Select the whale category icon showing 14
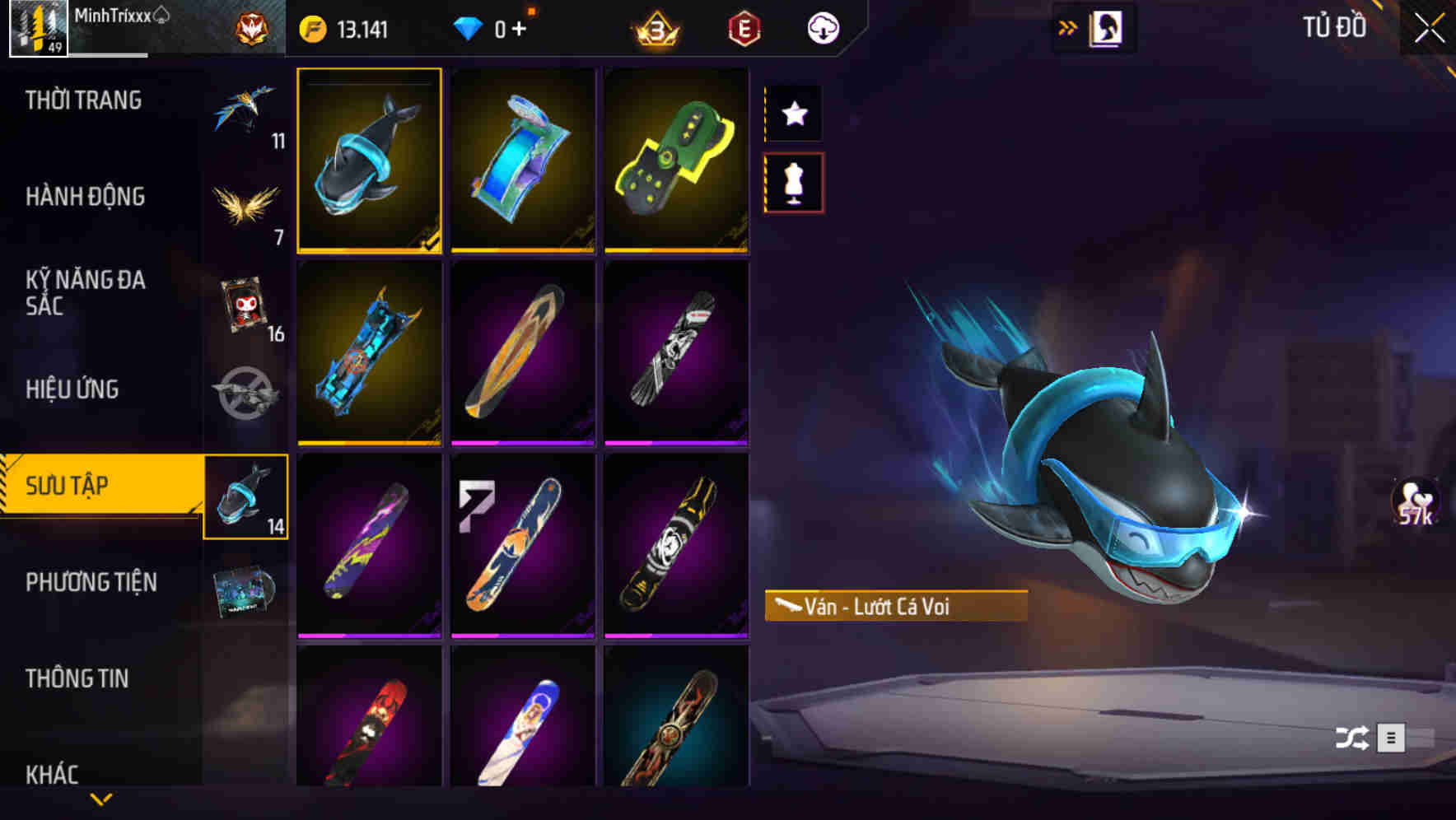This screenshot has height=820, width=1456. coord(246,496)
